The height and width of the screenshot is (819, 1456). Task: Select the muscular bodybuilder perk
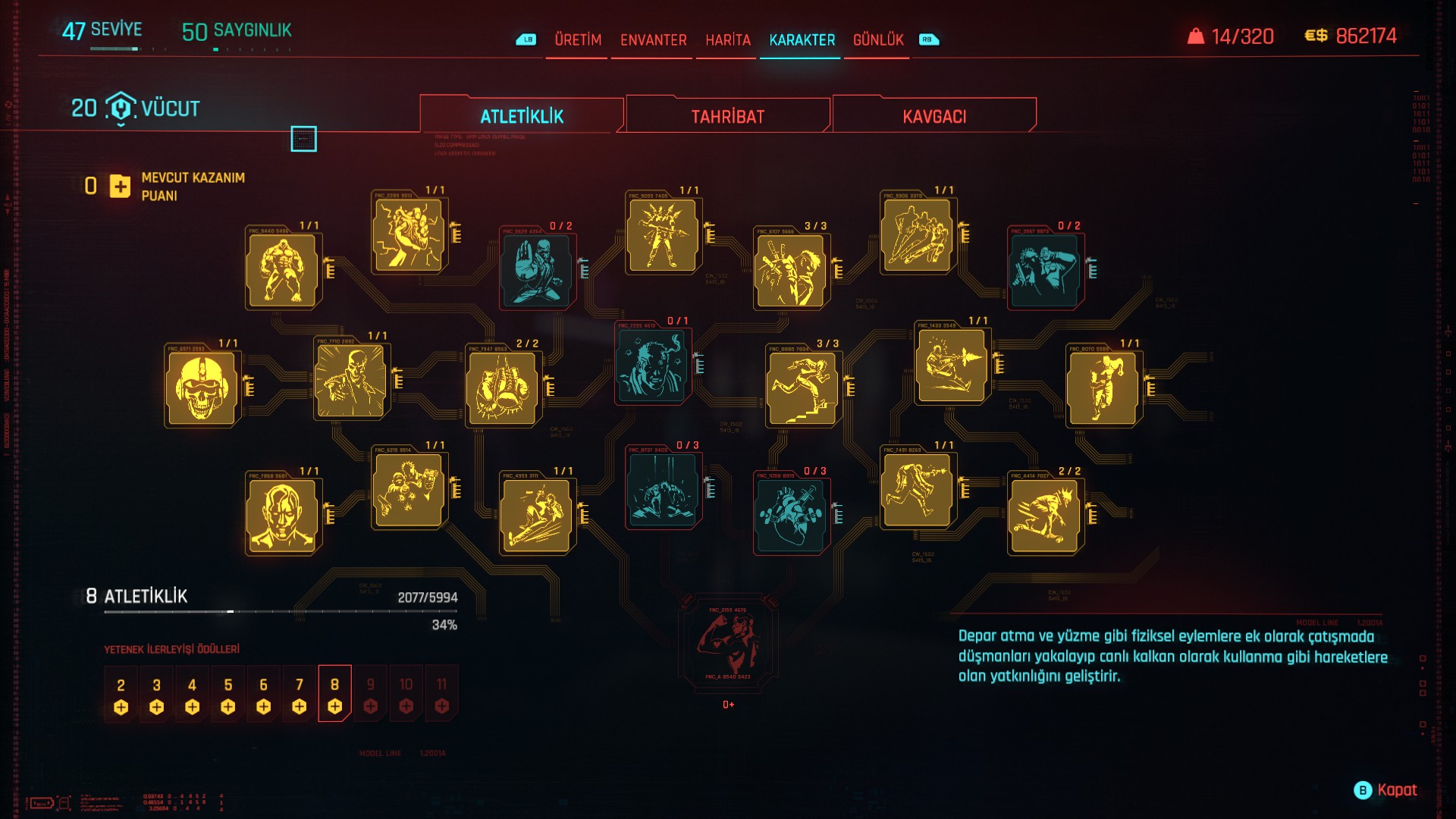[x=281, y=270]
